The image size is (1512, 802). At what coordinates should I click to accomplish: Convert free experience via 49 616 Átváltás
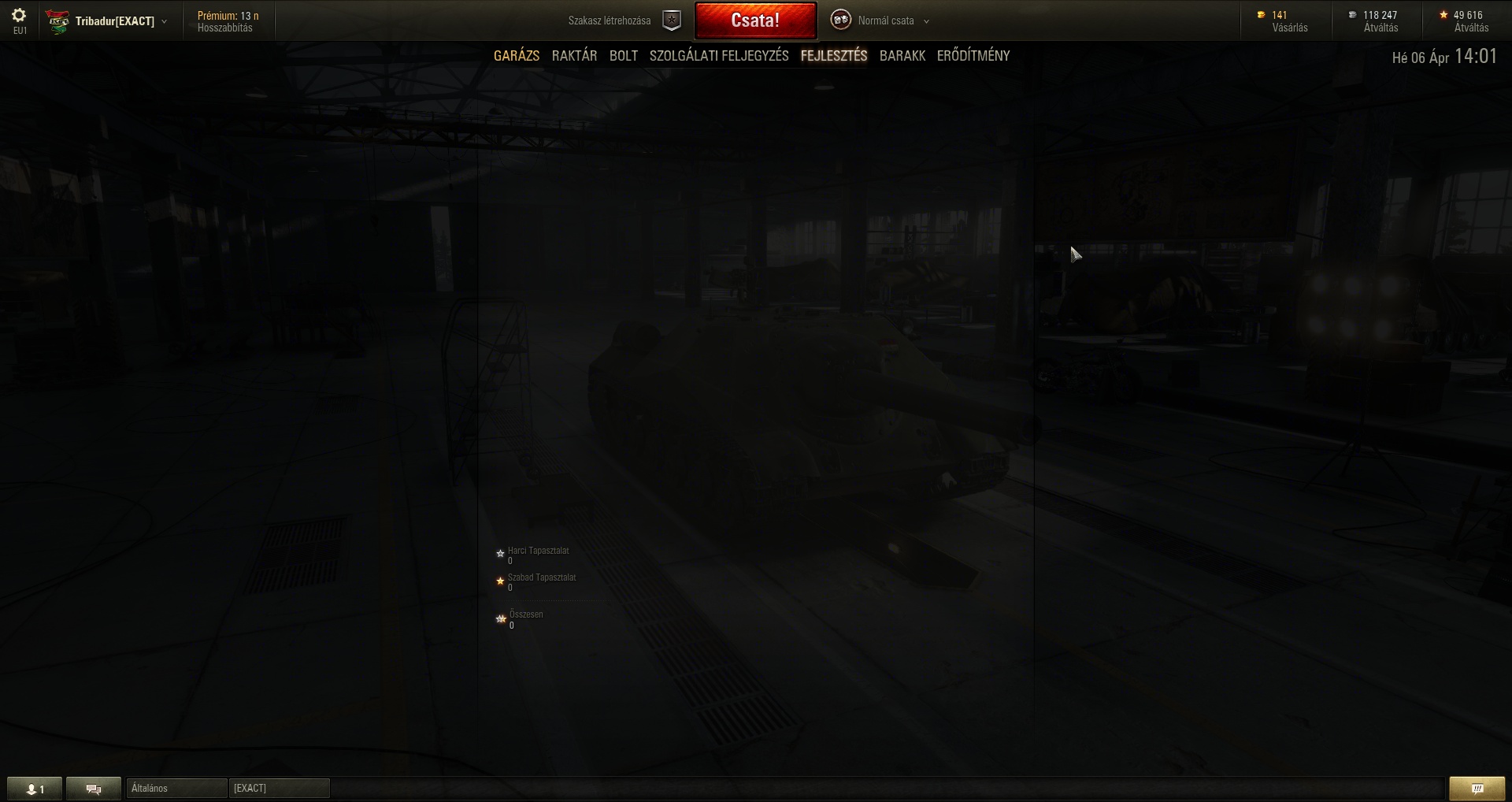[1471, 28]
